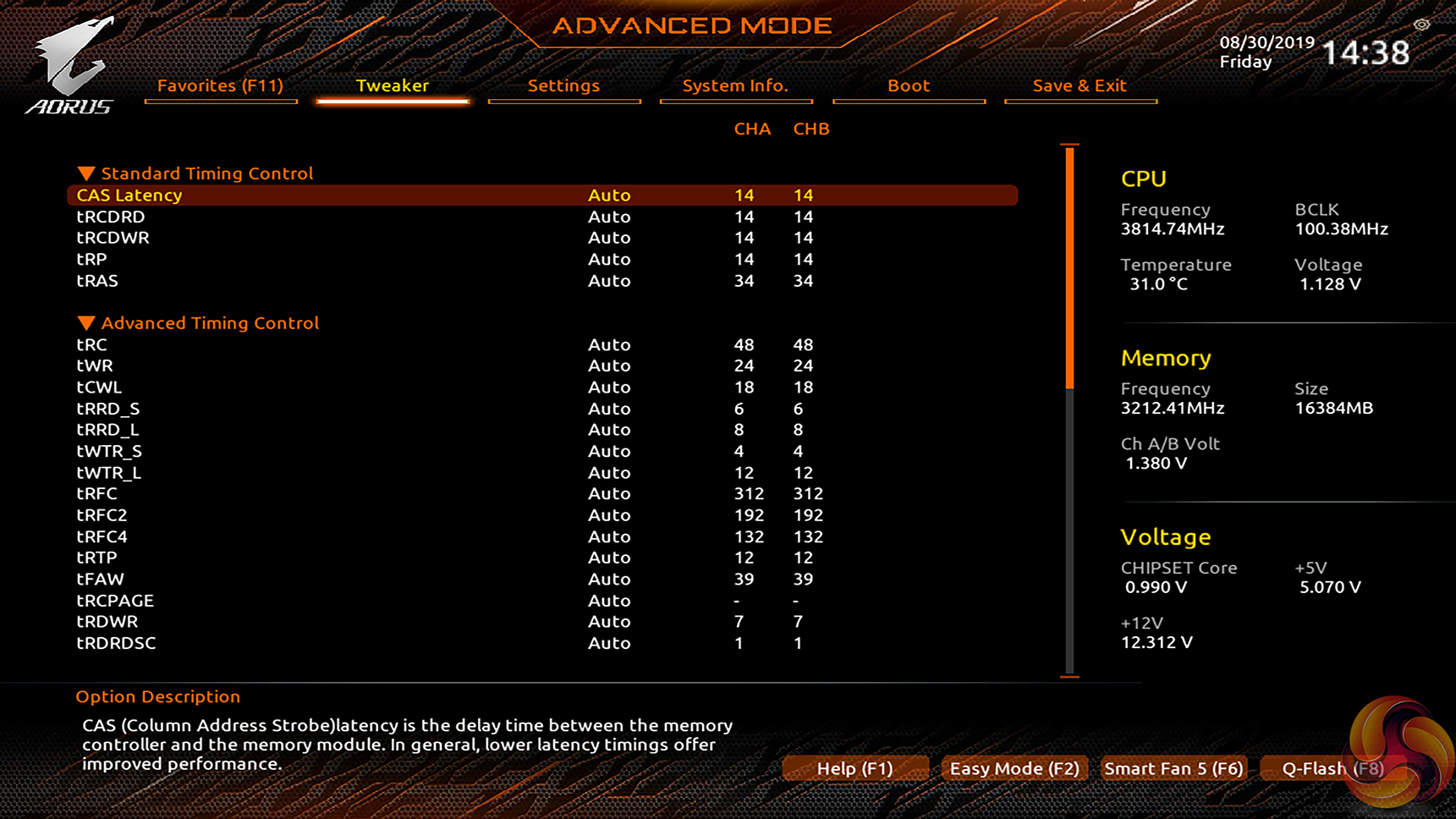Click the orange vertical scrollbar thumb

(x=1070, y=267)
